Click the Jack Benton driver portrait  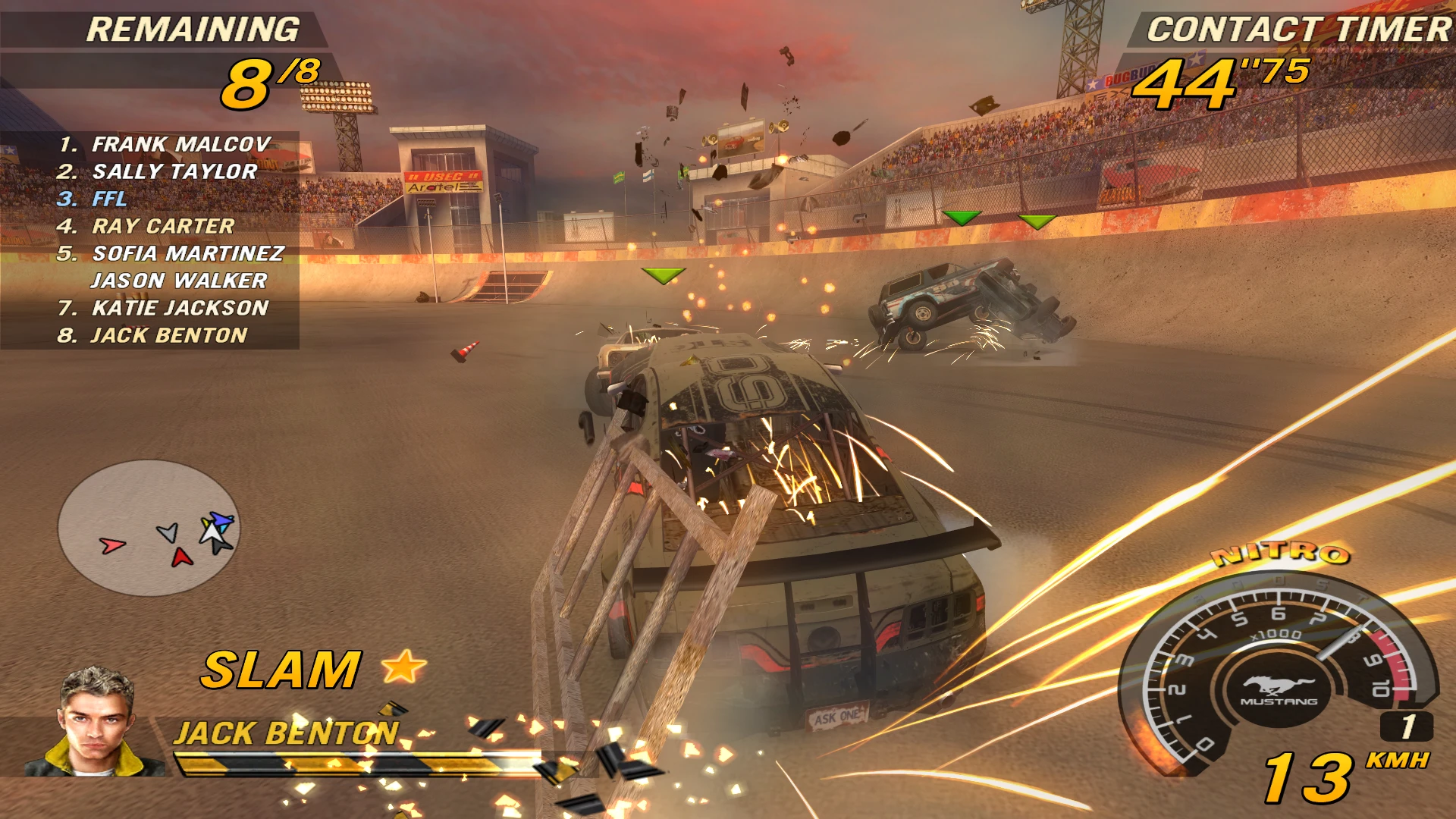[96, 723]
